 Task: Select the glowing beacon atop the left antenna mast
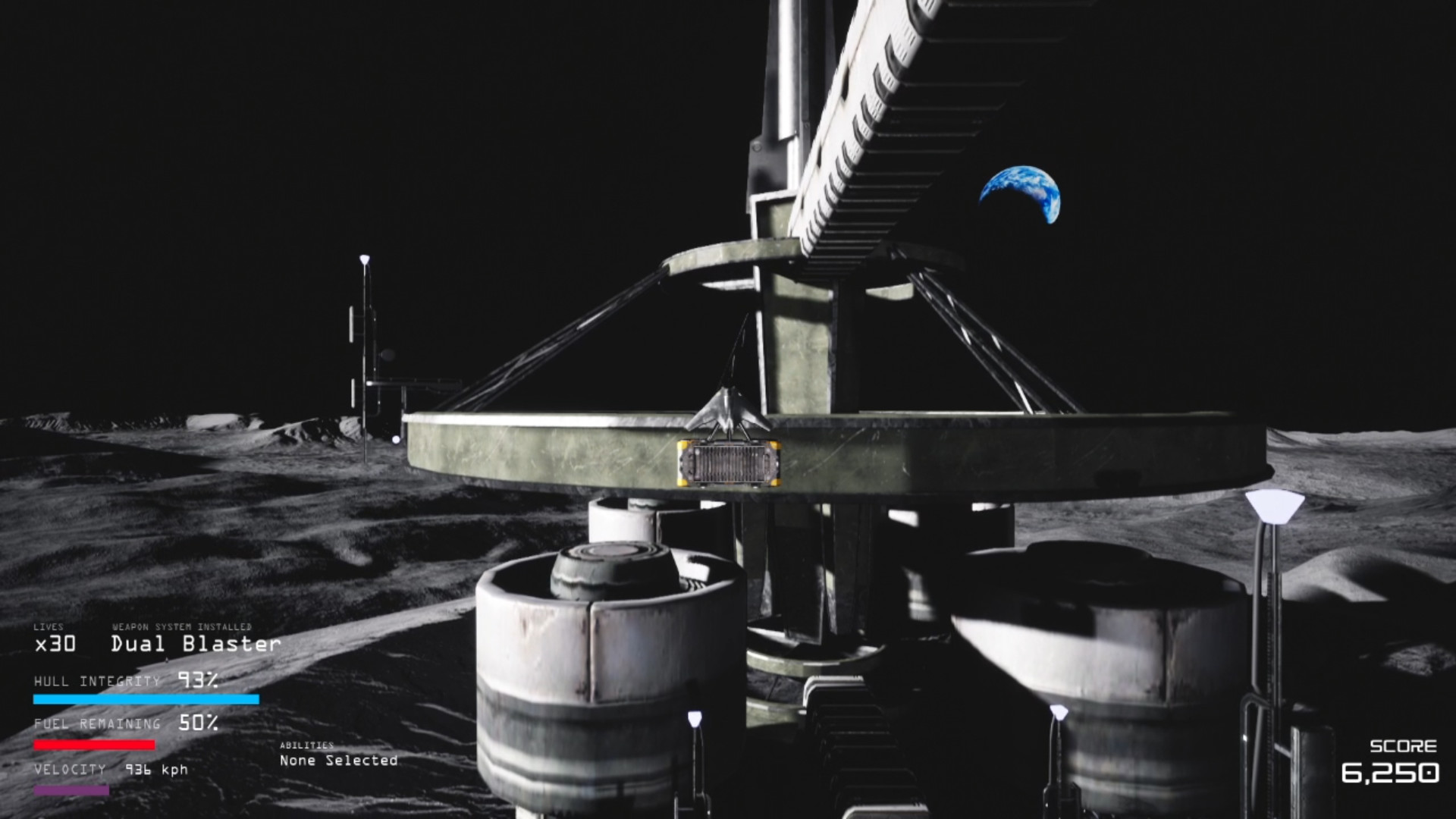pyautogui.click(x=365, y=259)
